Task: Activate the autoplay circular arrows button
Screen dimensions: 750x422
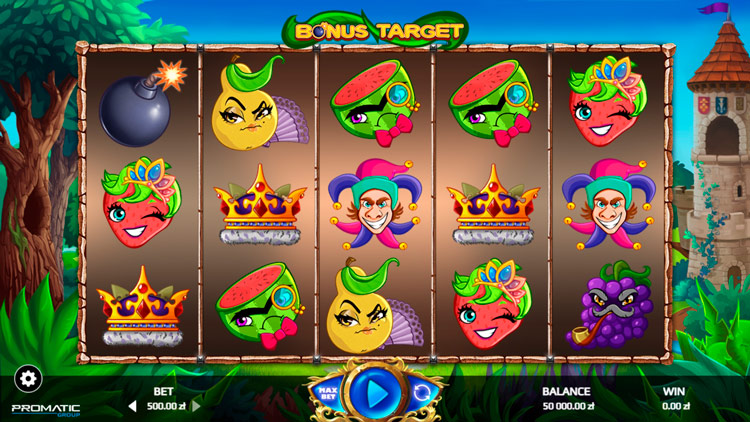Action: pos(421,392)
